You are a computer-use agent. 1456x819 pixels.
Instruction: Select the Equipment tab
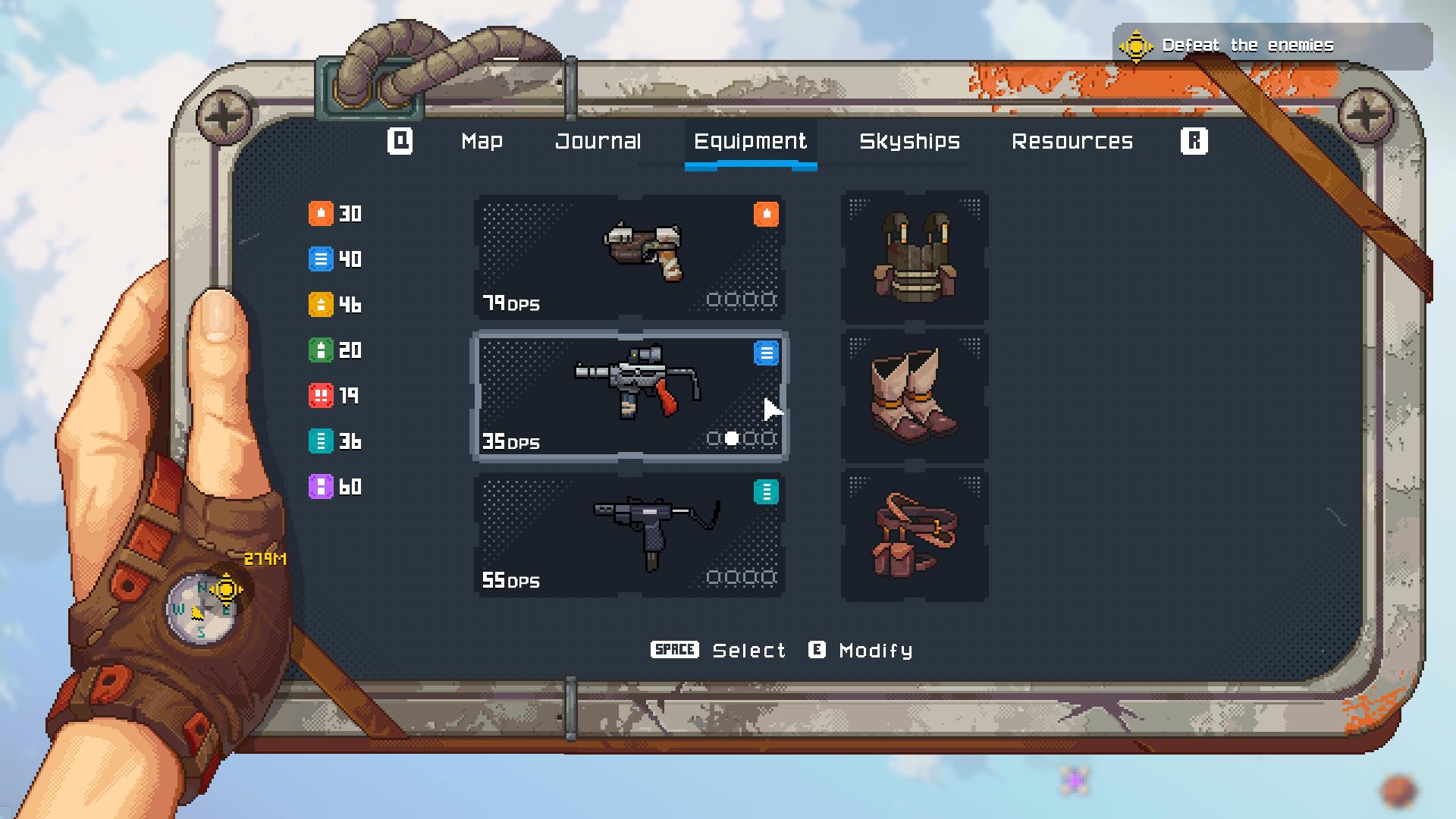point(750,142)
